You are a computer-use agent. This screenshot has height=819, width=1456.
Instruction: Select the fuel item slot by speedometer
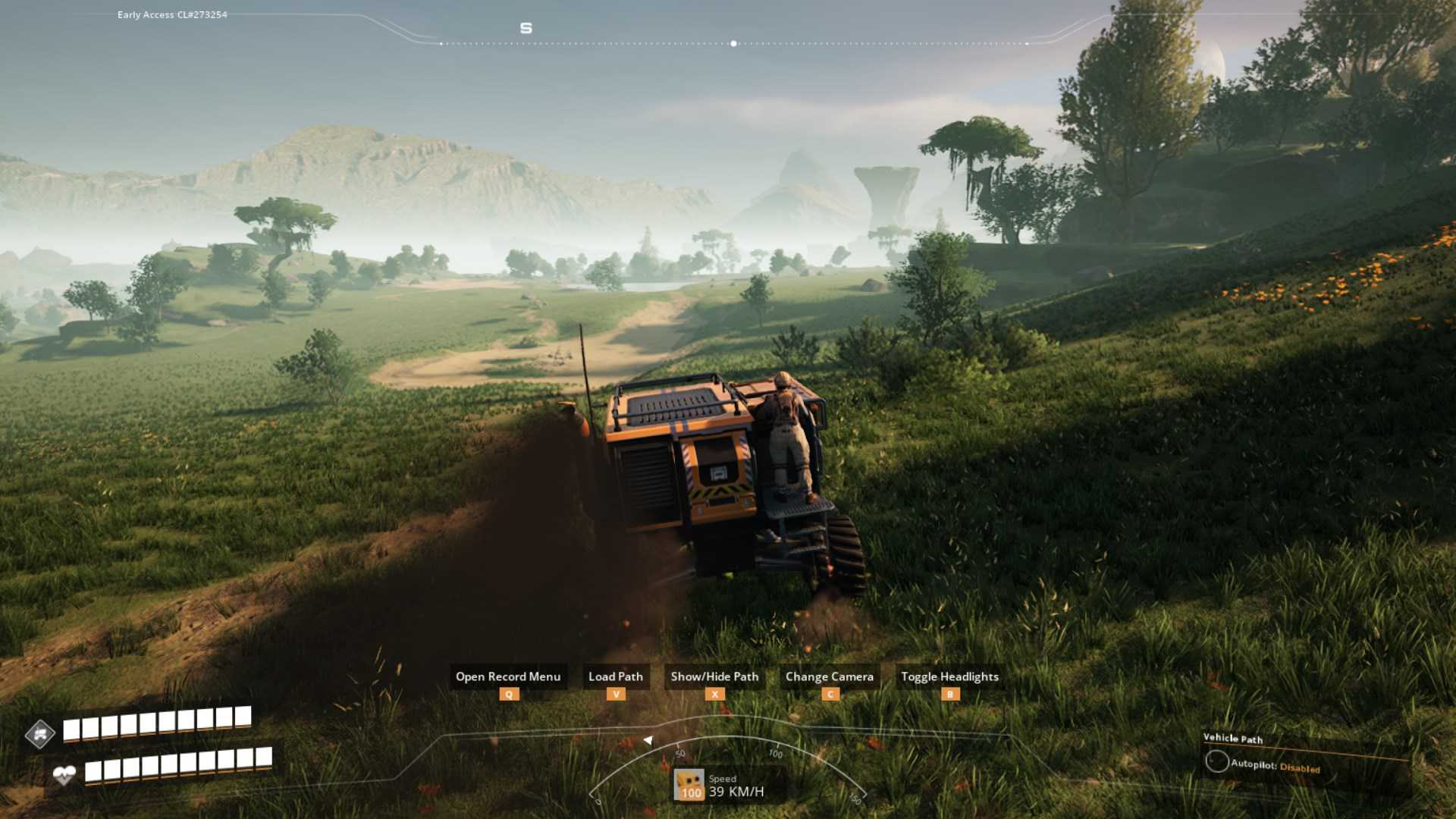[689, 785]
